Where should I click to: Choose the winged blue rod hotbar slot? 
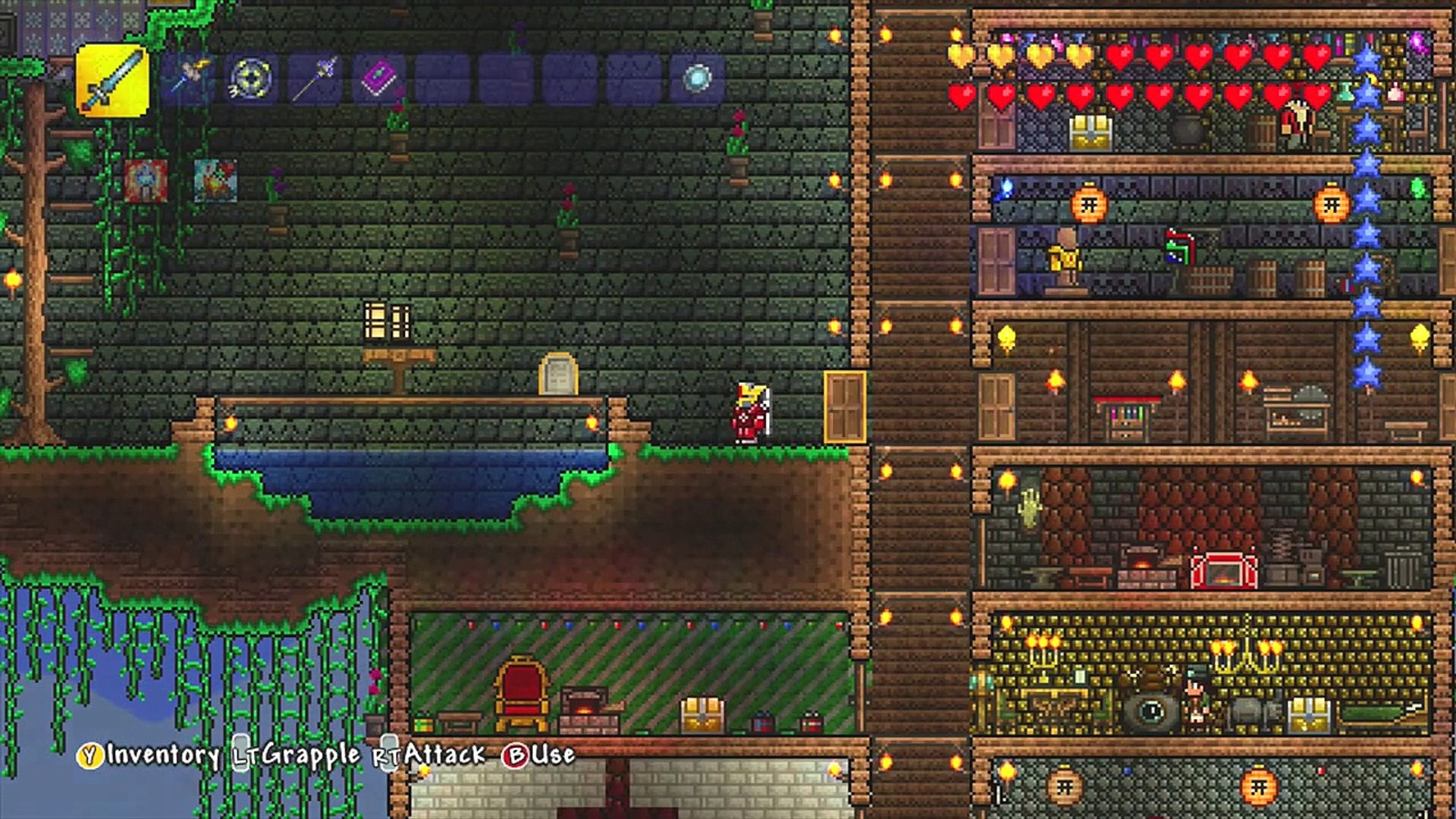click(187, 79)
